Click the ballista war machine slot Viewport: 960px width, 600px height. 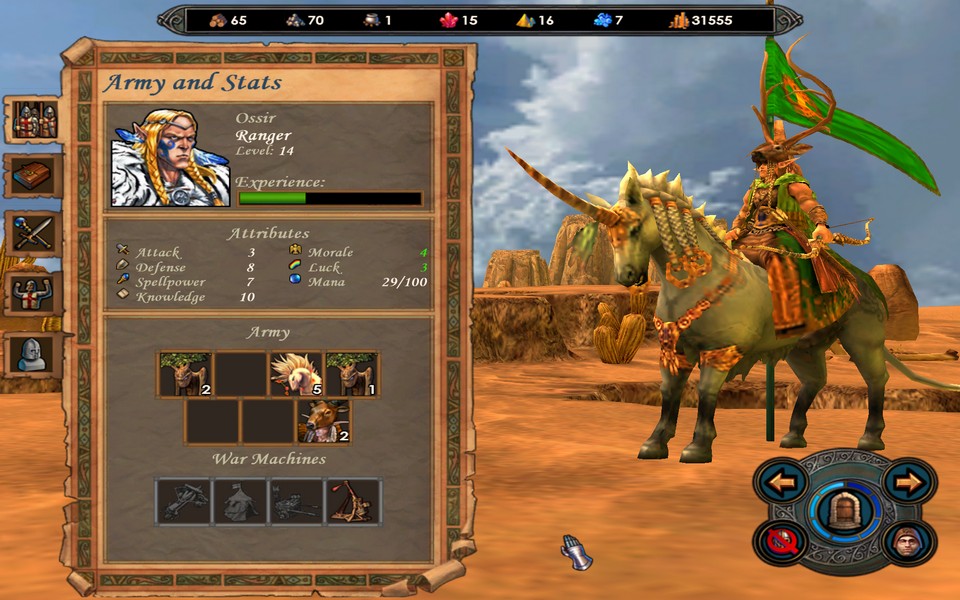tap(184, 501)
